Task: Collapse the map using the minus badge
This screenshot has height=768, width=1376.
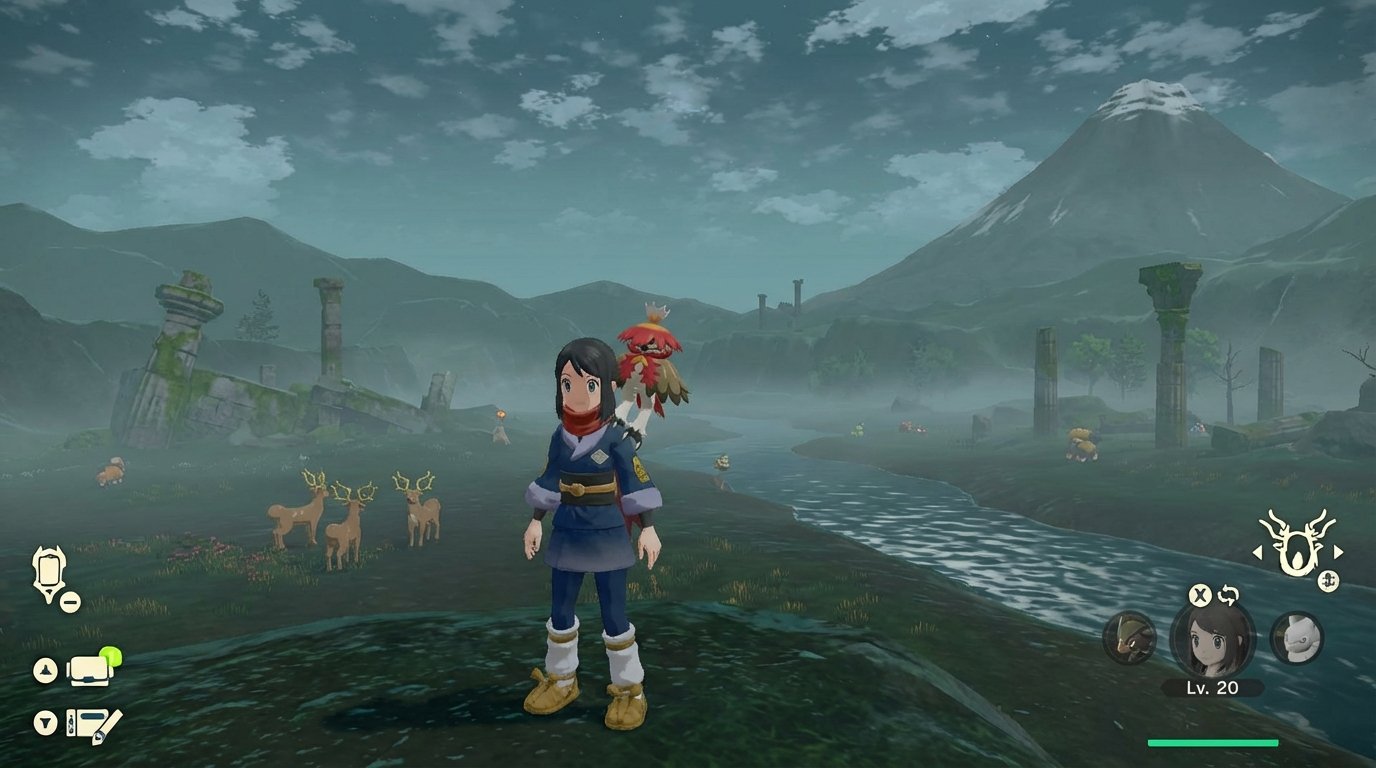Action: pyautogui.click(x=68, y=602)
